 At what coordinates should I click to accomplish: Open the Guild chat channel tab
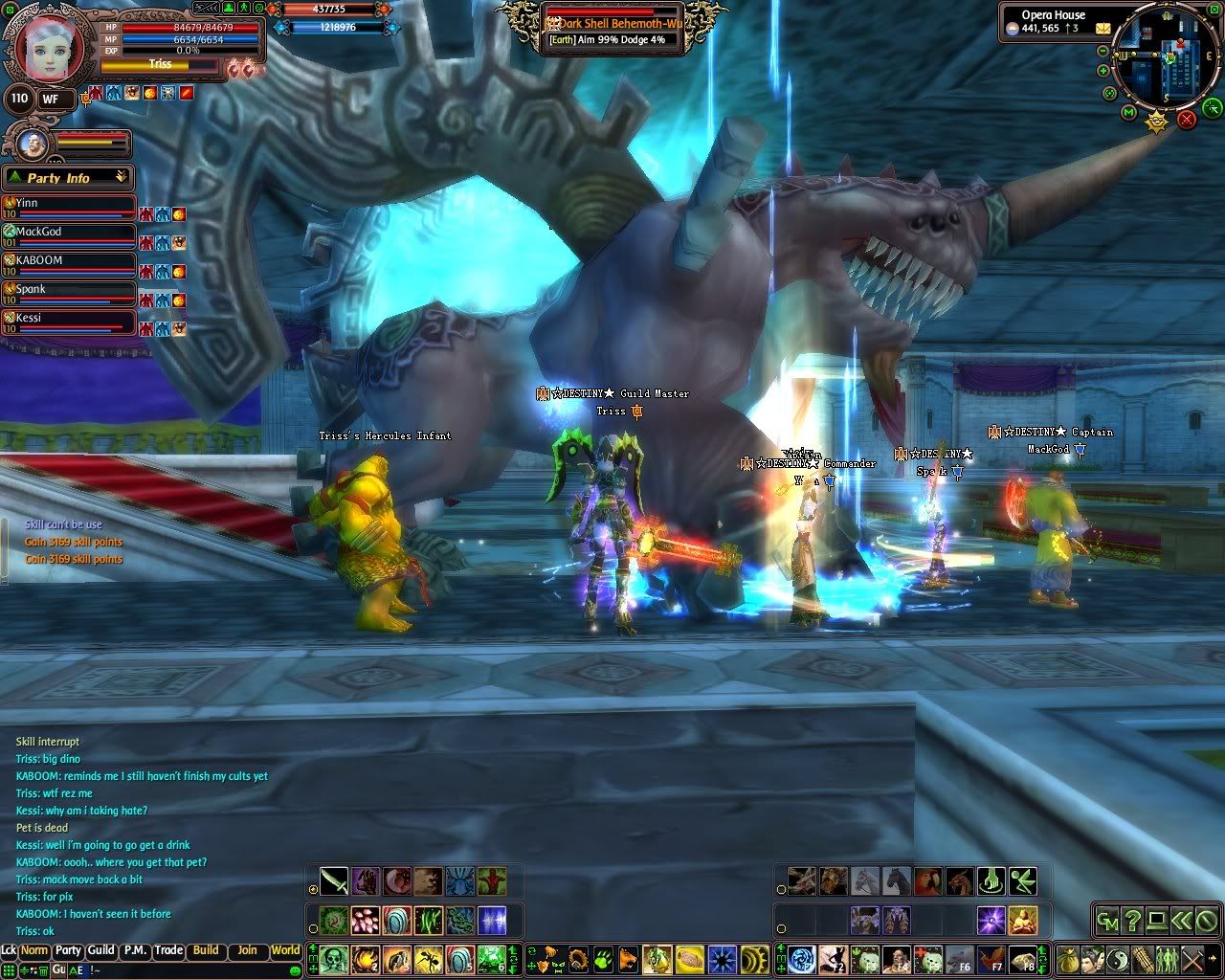tap(100, 950)
